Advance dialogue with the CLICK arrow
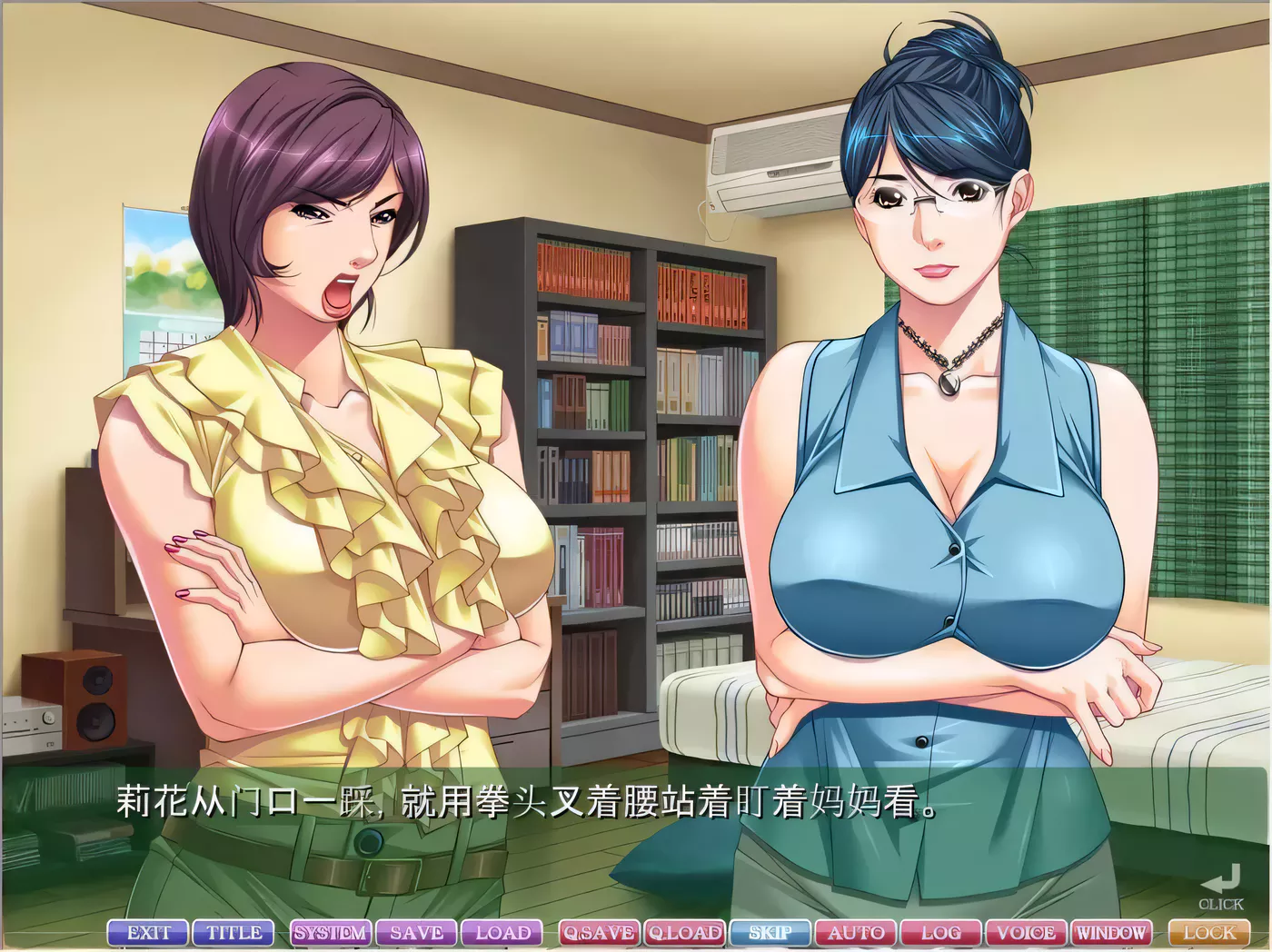The image size is (1272, 952). [x=1222, y=887]
